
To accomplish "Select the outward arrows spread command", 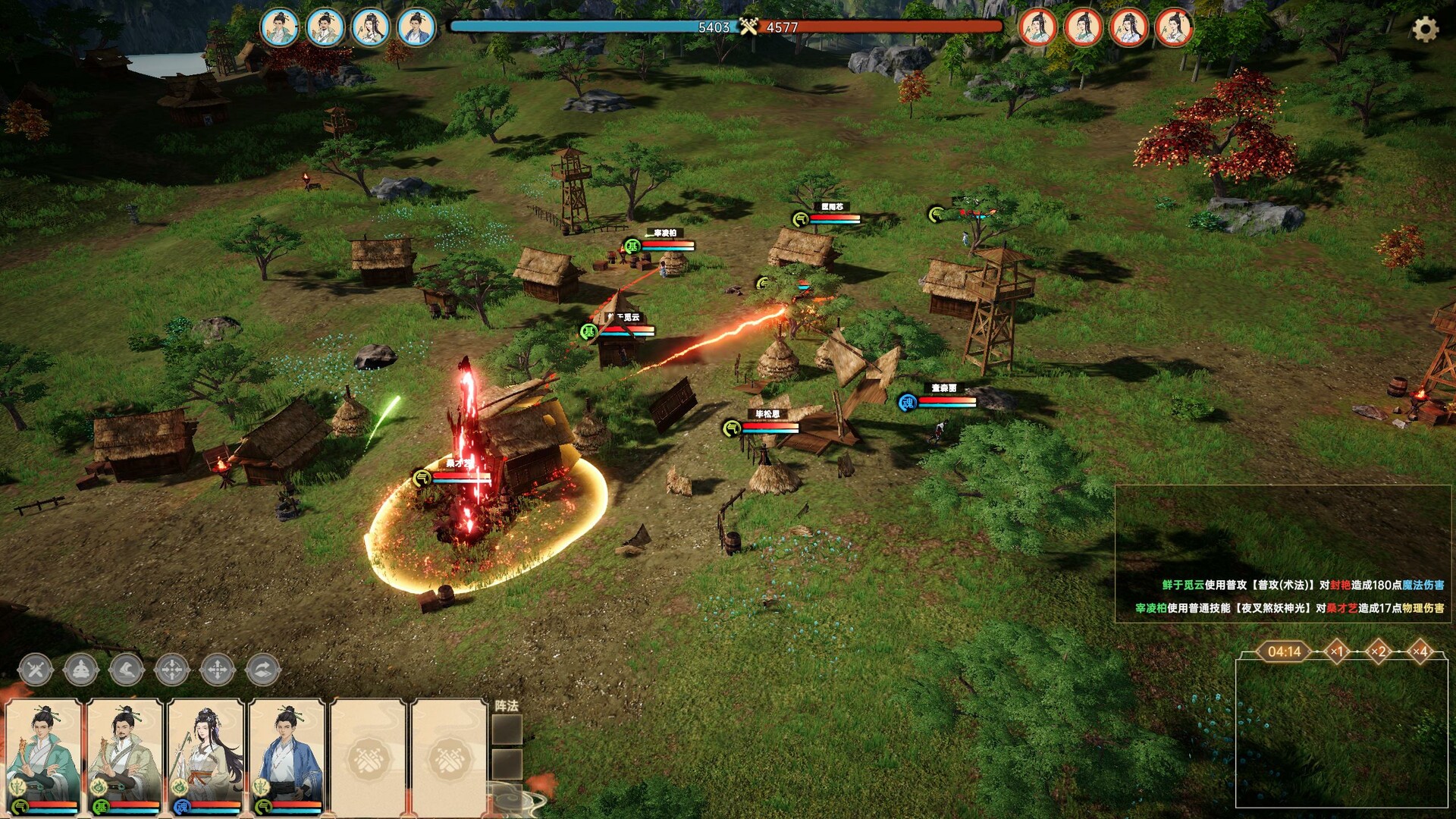I will [x=218, y=670].
